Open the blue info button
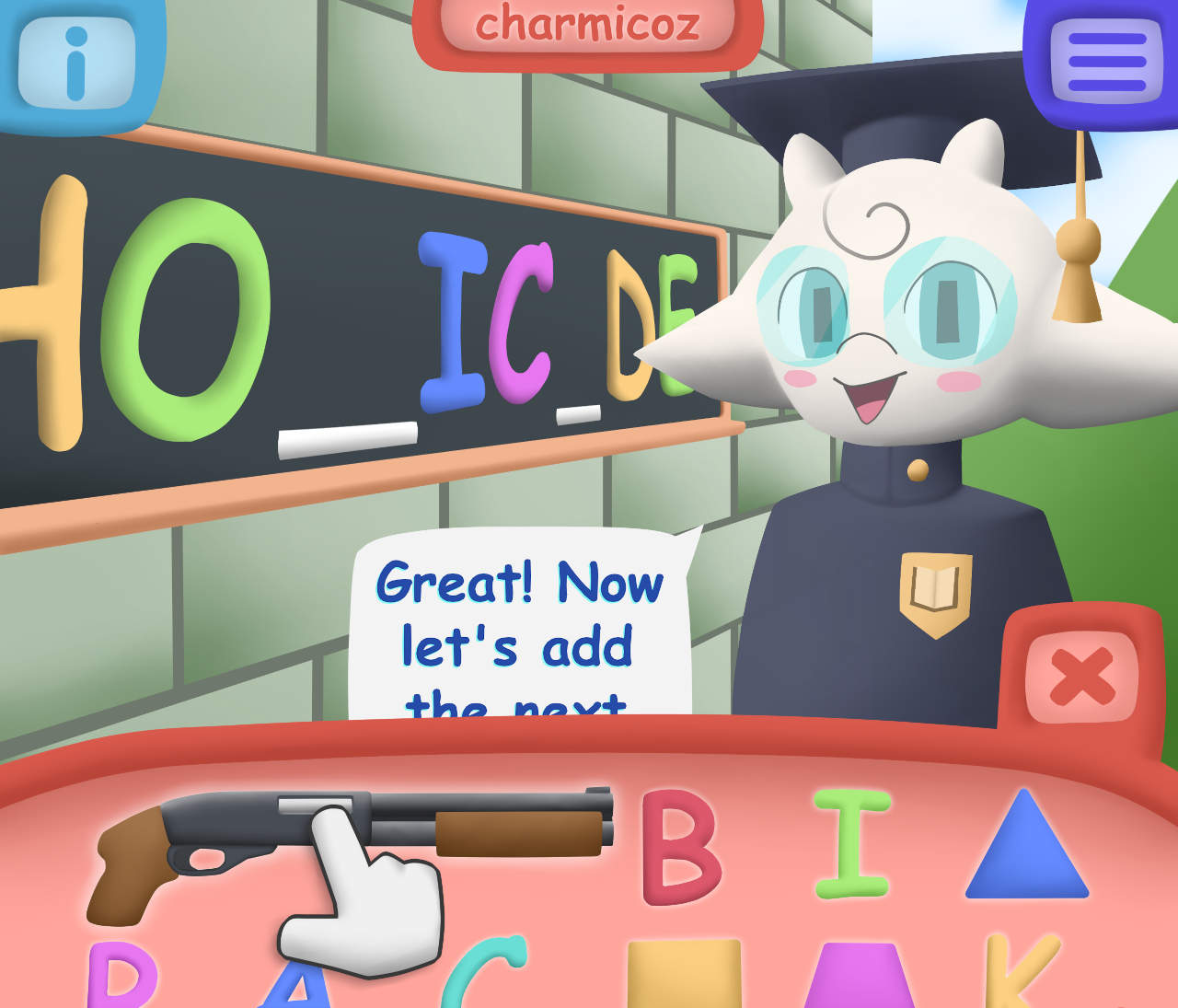Image resolution: width=1178 pixels, height=1008 pixels. pos(76,63)
